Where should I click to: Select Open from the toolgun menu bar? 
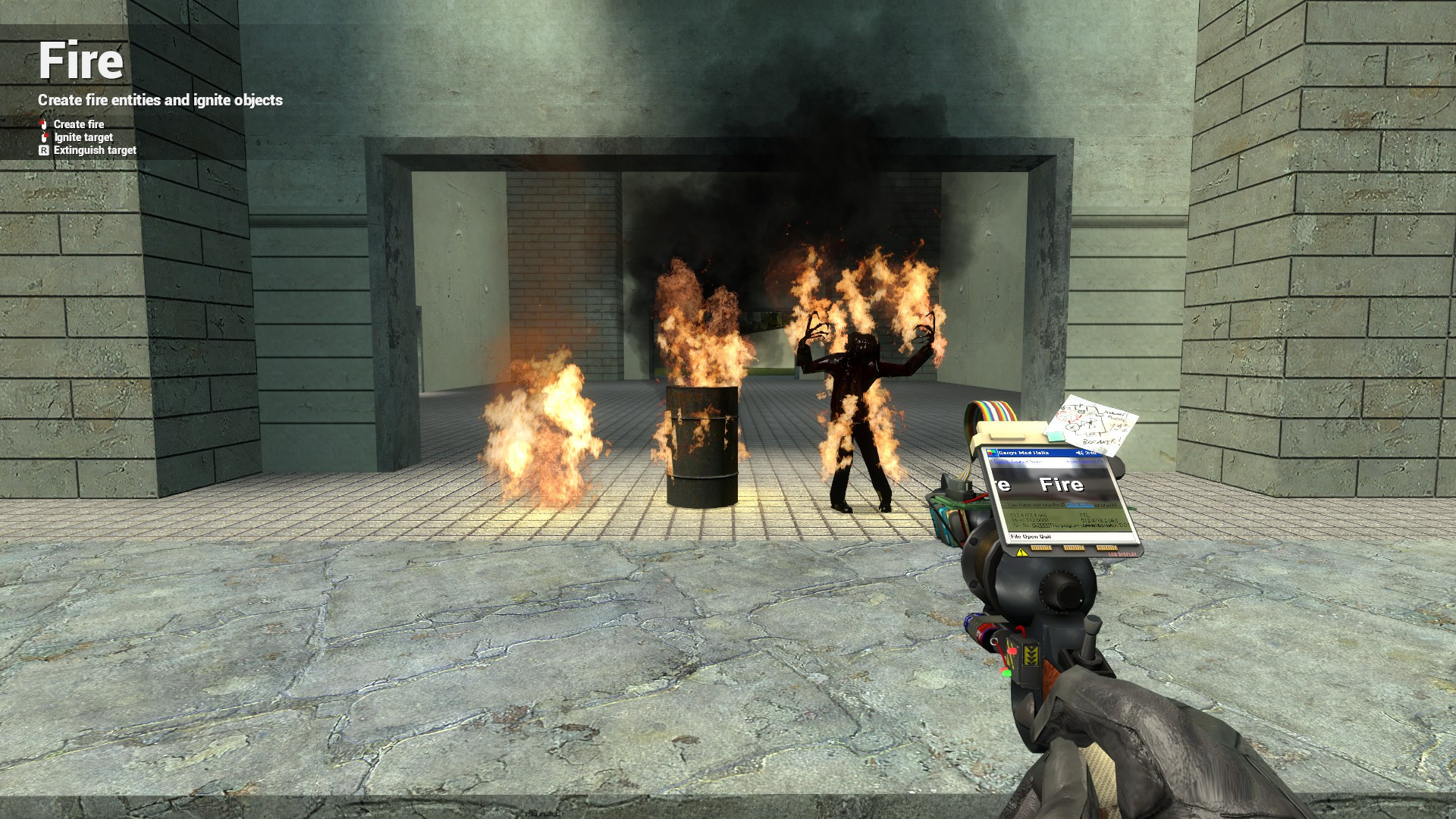(x=1031, y=536)
